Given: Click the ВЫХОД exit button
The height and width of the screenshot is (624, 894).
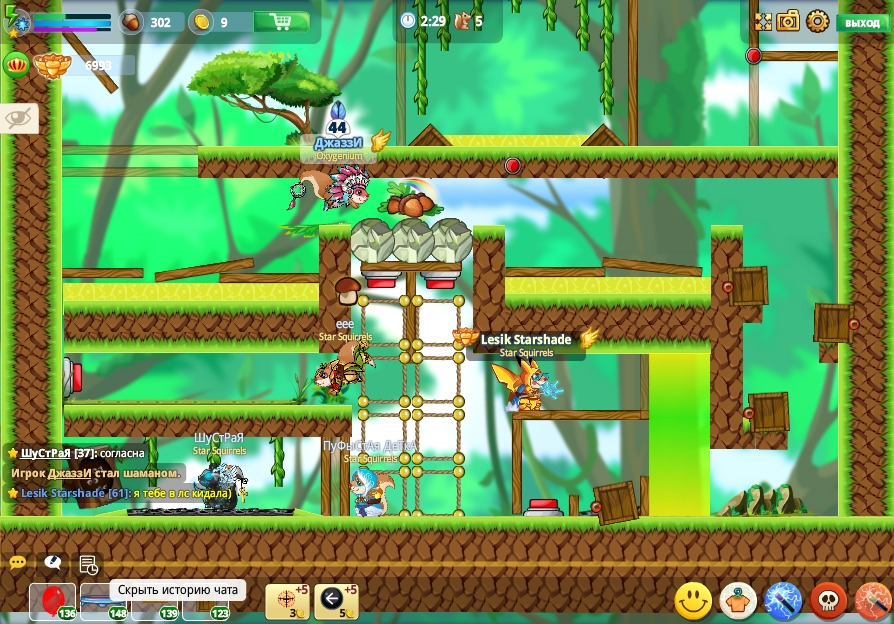Looking at the screenshot, I should coord(862,22).
